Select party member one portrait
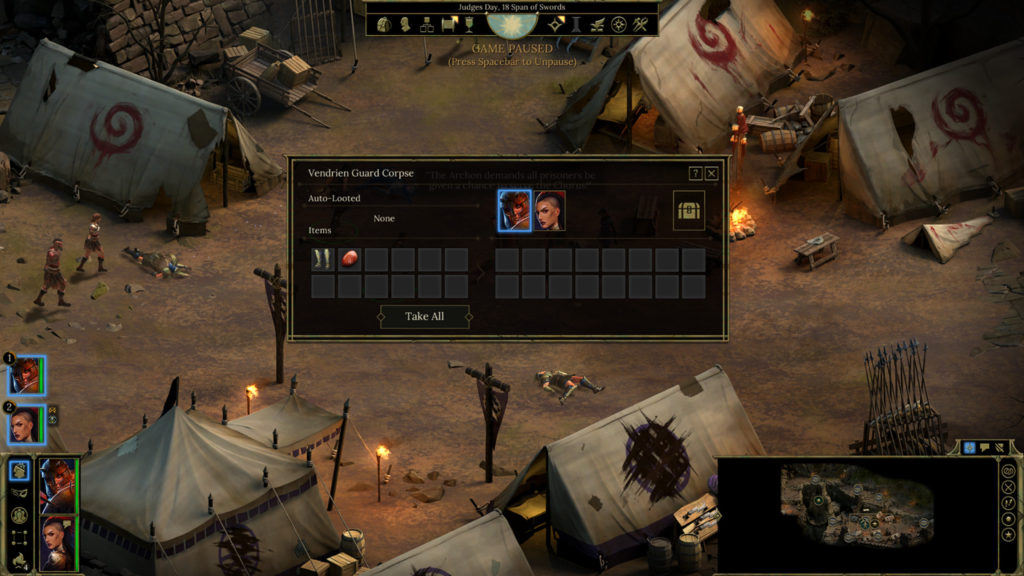The height and width of the screenshot is (576, 1024). [26, 376]
